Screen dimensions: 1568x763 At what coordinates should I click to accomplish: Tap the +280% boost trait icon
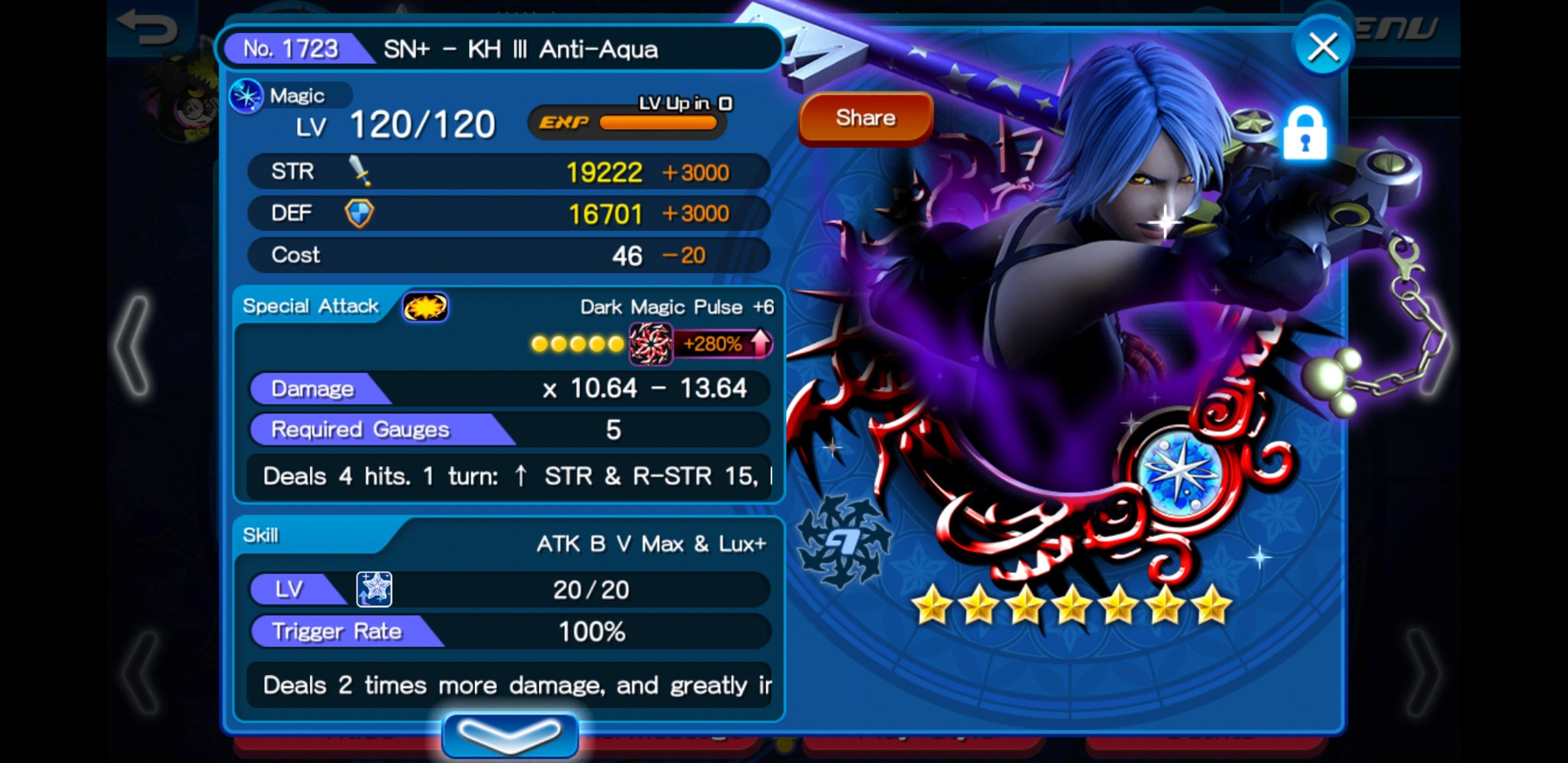pos(650,344)
